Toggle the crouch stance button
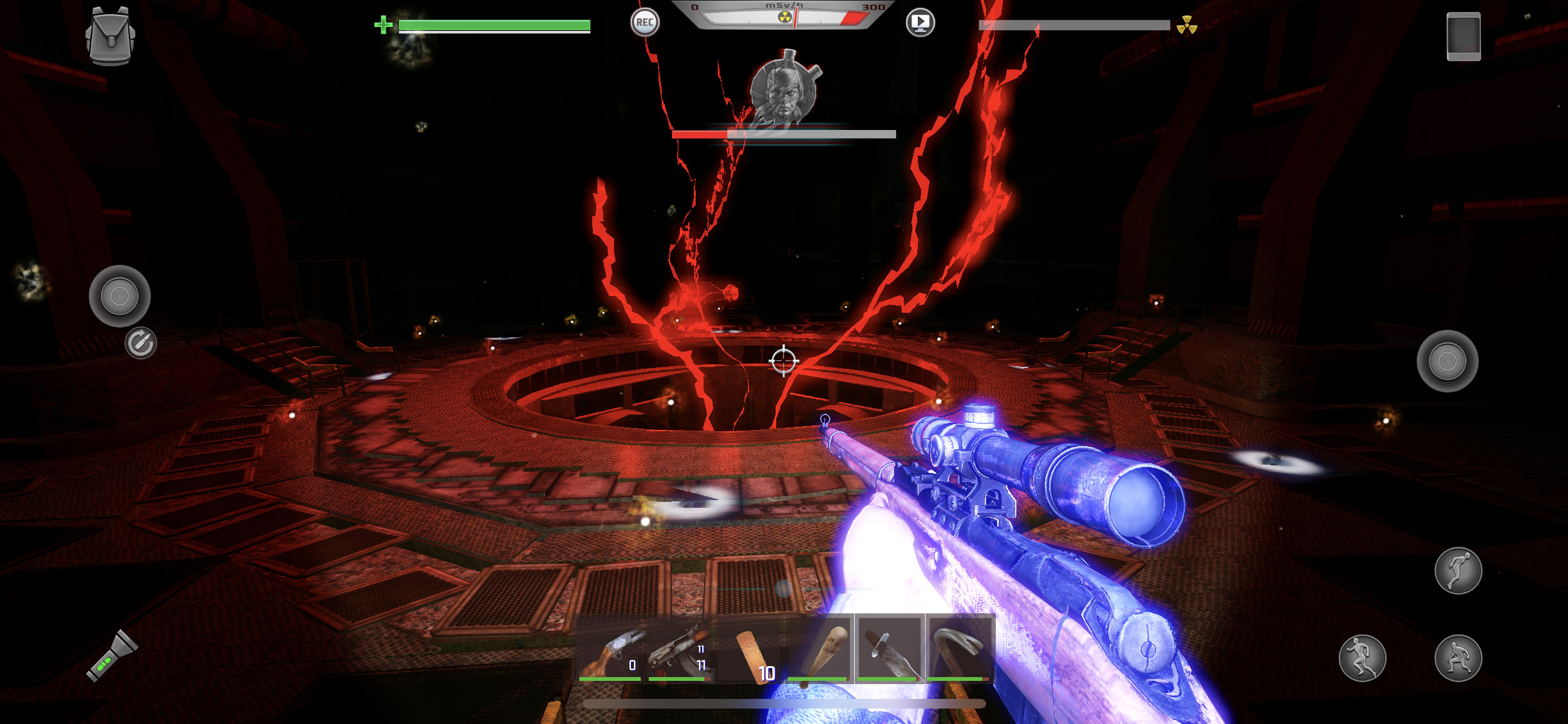Screen dimensions: 1568x724 pos(1458,658)
